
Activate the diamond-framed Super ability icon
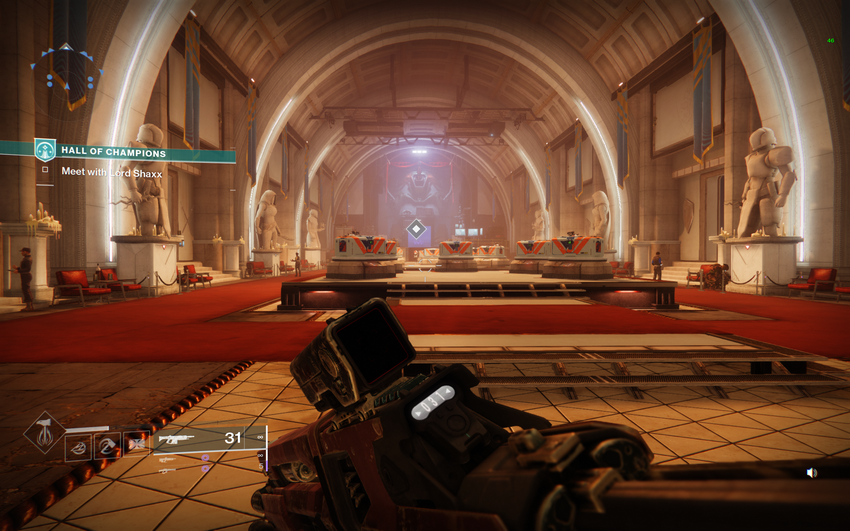(x=44, y=432)
